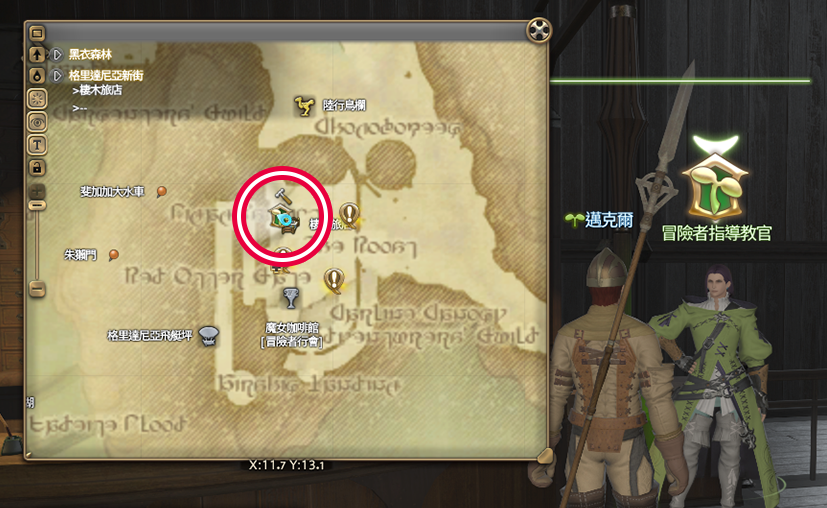The width and height of the screenshot is (827, 508).
Task: Click the map window menu button at top-left corner
Action: click(x=37, y=32)
